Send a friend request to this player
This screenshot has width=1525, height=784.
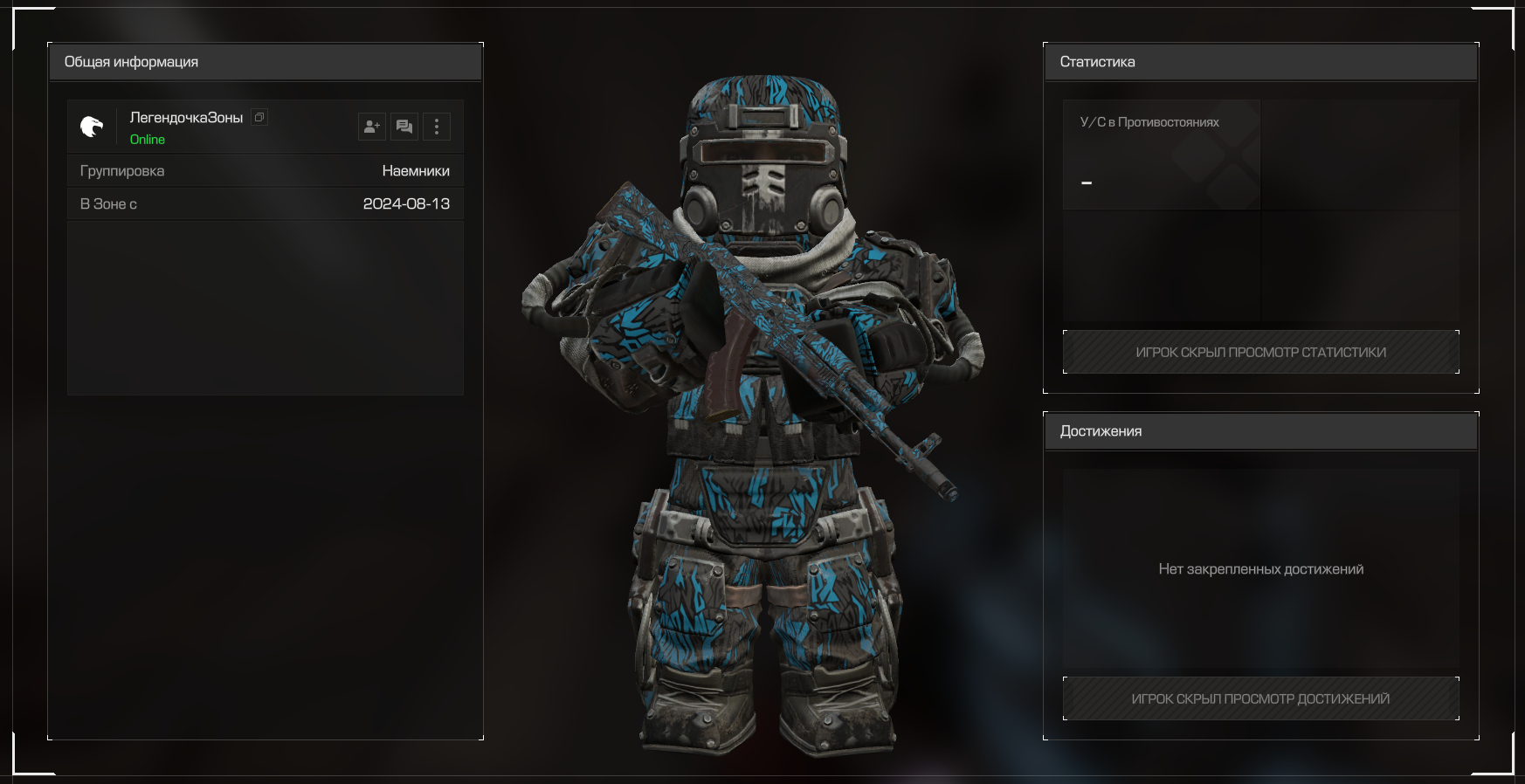(x=371, y=127)
